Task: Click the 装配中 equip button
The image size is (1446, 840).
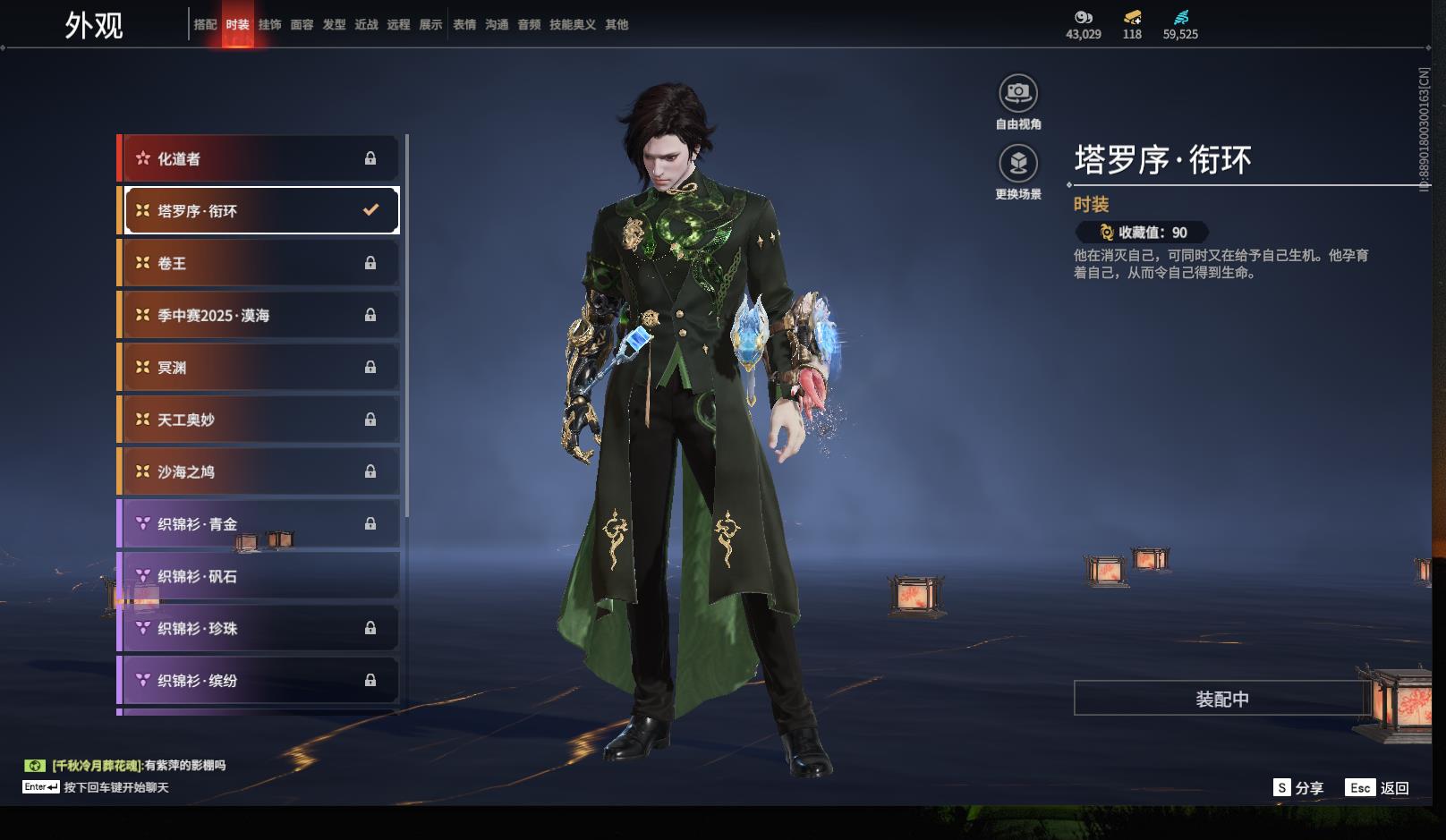Action: [1222, 699]
